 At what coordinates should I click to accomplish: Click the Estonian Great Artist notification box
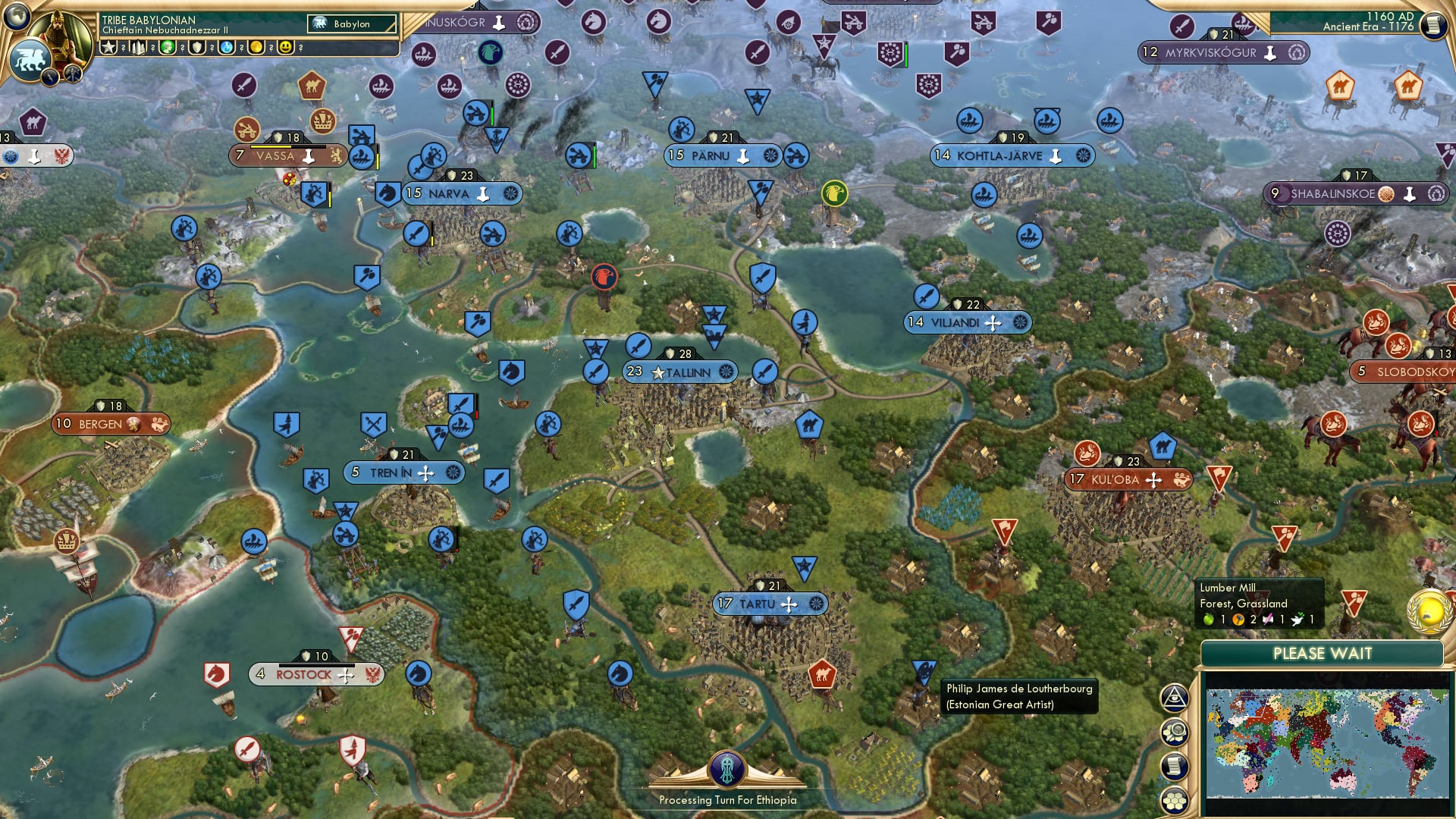[1019, 696]
